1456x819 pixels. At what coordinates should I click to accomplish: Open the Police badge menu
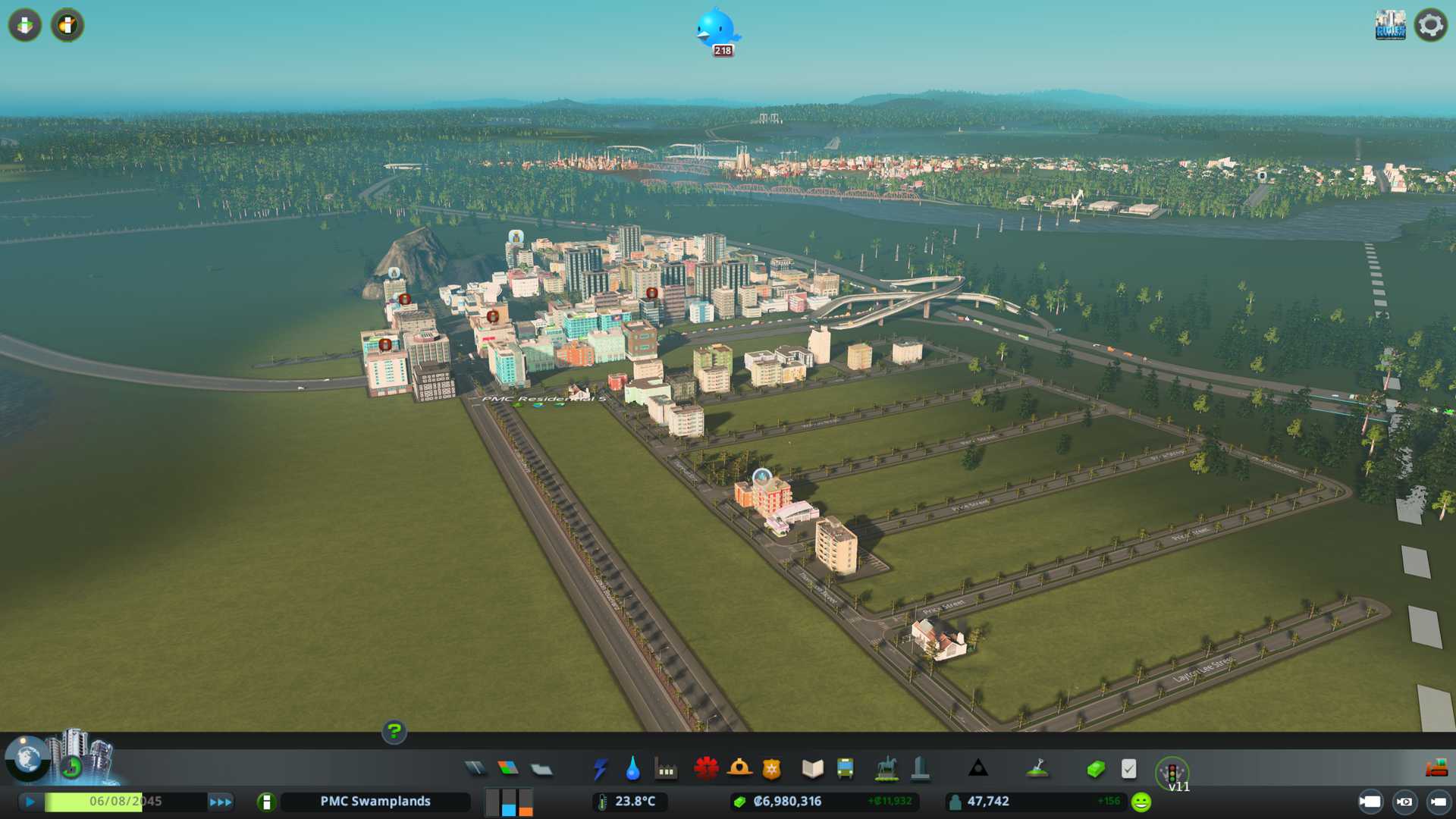772,769
